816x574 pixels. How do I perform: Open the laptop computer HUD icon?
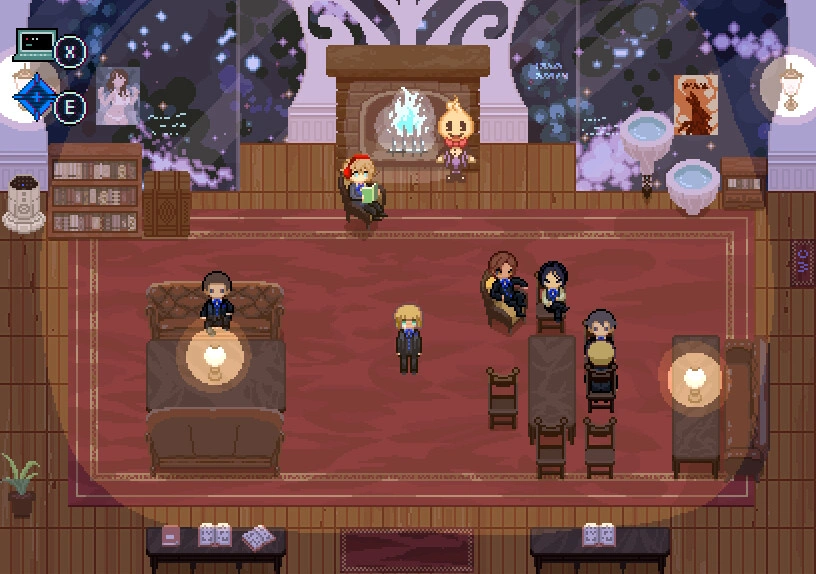pos(35,46)
